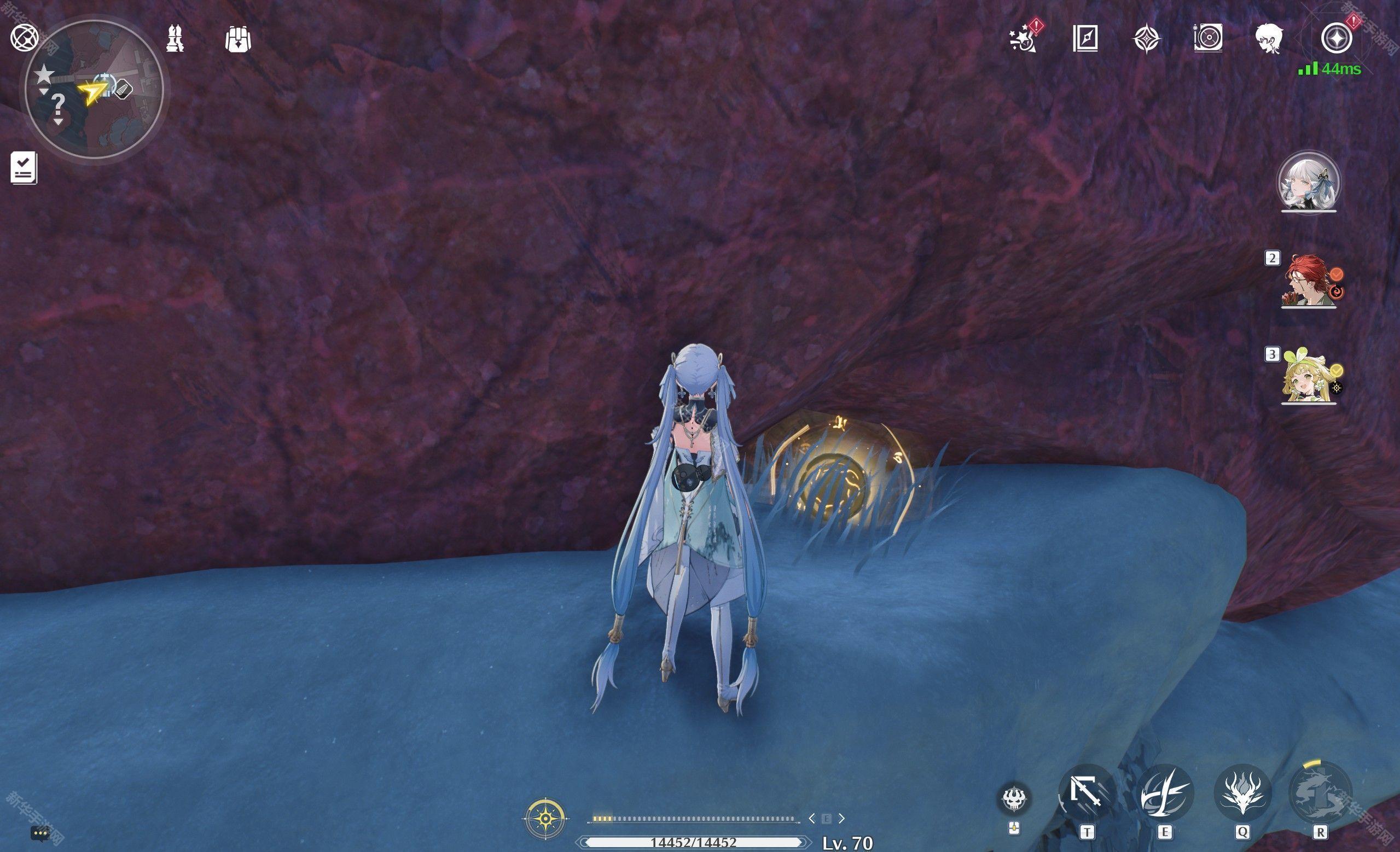Open the events icon with sparkling stars
The width and height of the screenshot is (1400, 852).
click(x=1024, y=39)
